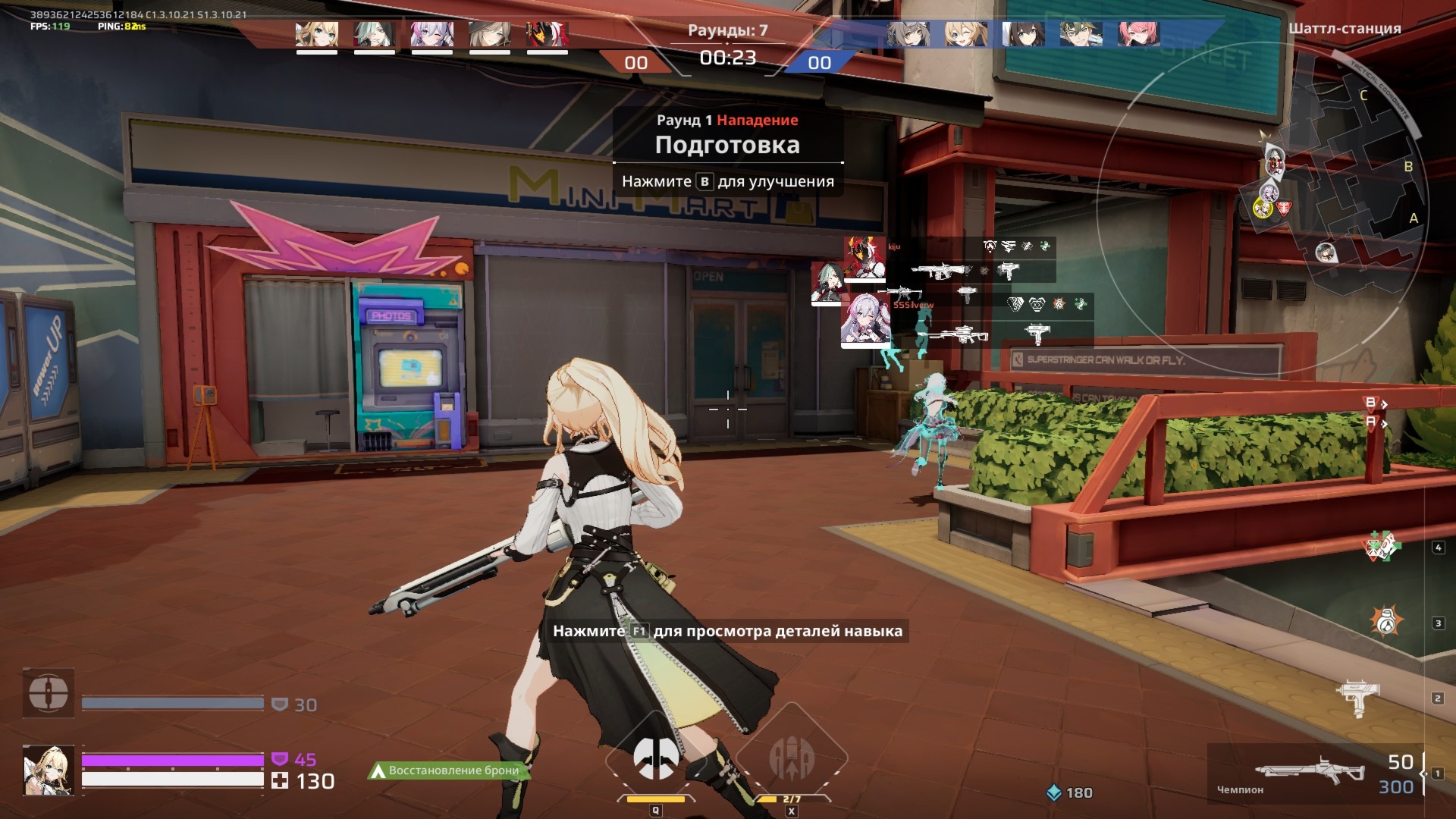The width and height of the screenshot is (1456, 819).
Task: Choose the pink-haired enemy portrait in top bar
Action: (1138, 34)
